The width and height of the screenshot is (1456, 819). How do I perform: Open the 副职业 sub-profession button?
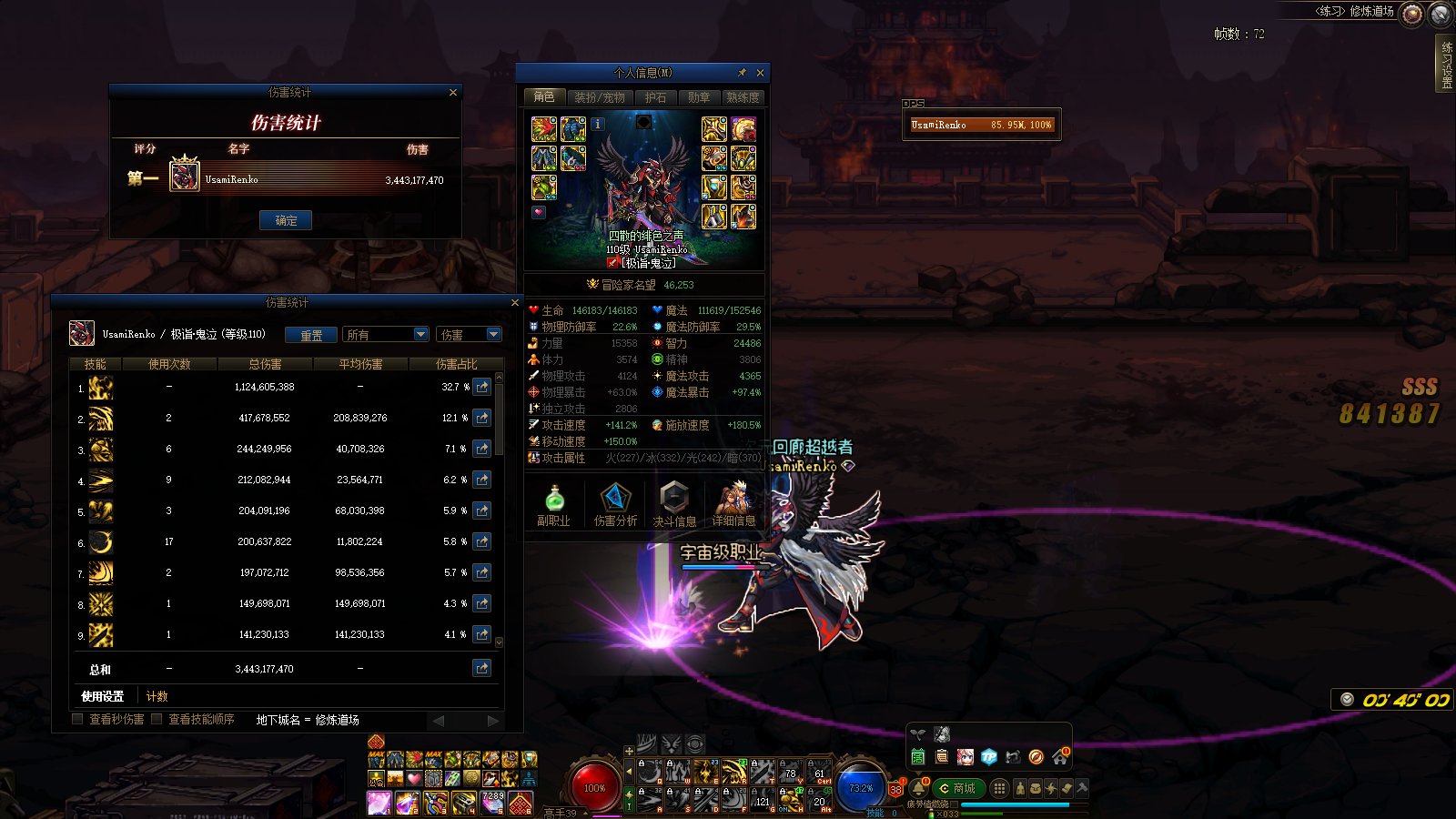click(553, 505)
